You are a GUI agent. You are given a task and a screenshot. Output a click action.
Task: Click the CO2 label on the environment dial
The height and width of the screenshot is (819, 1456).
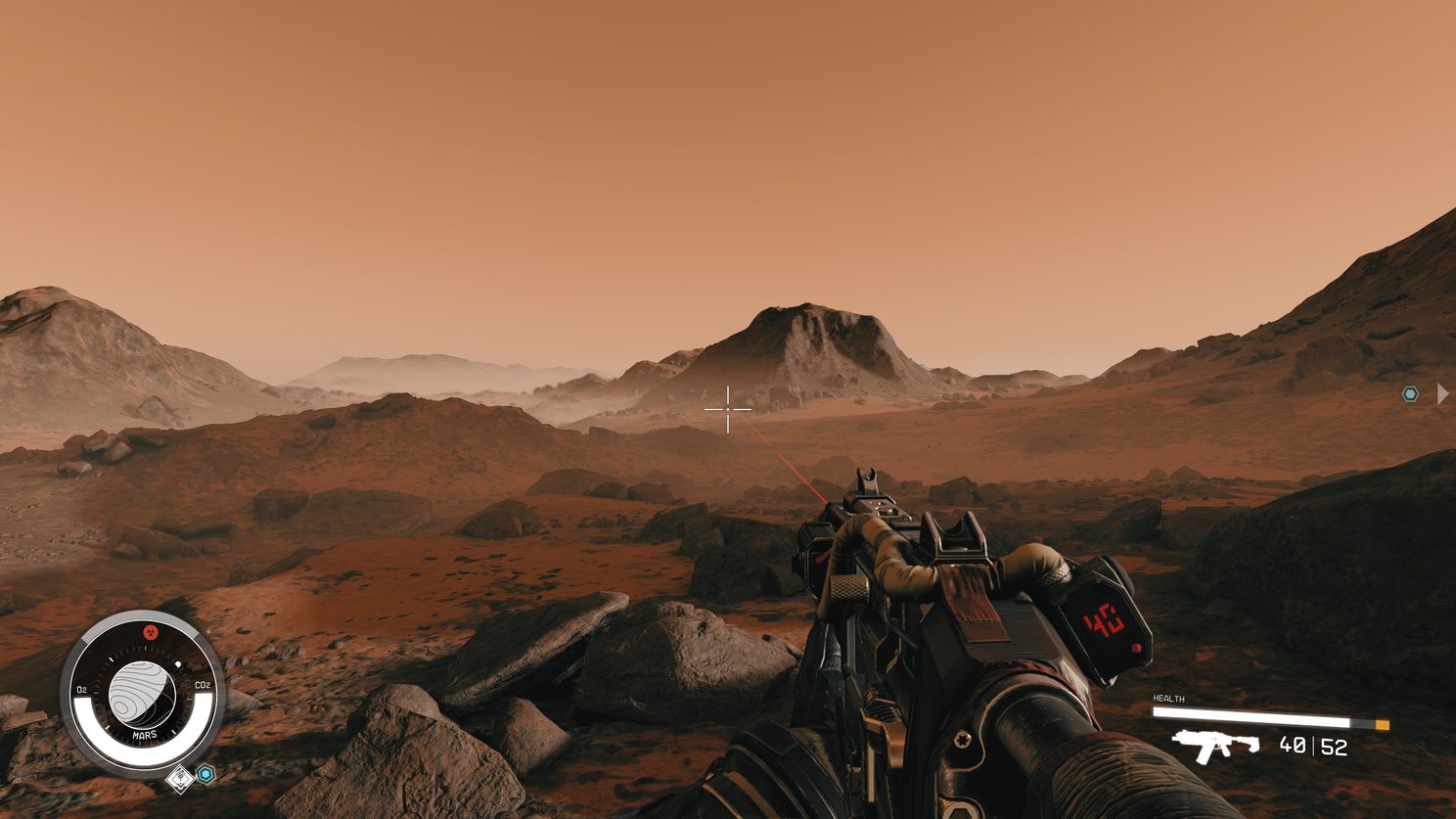(x=203, y=685)
